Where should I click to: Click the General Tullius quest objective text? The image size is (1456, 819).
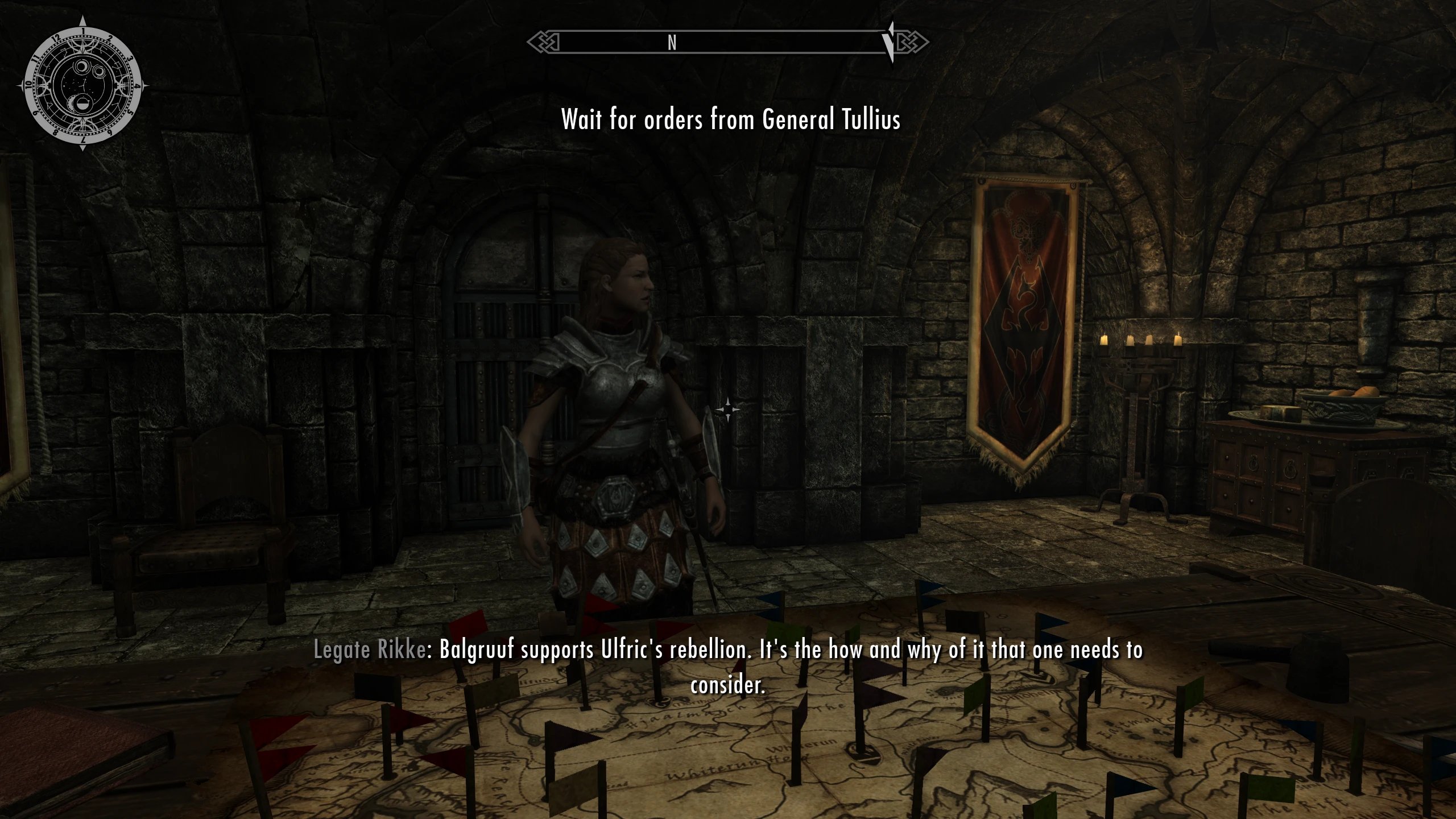click(x=731, y=119)
